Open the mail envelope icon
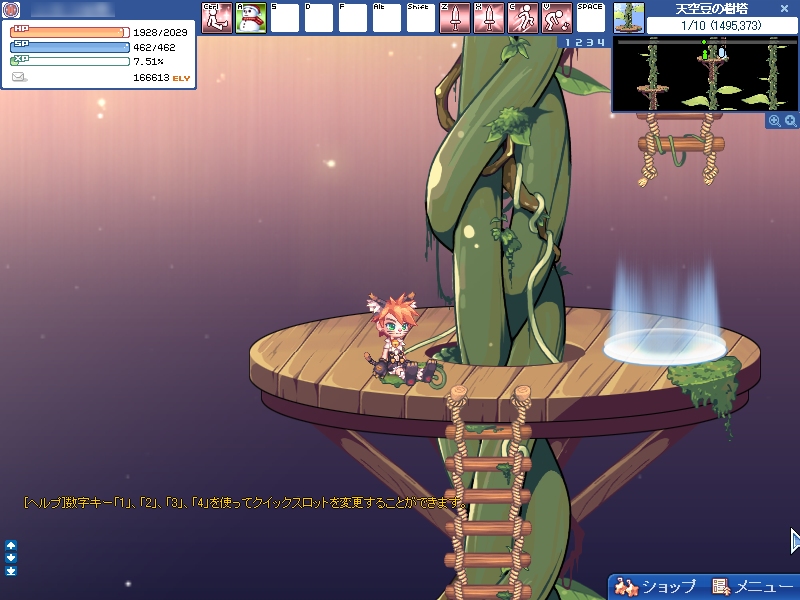 pos(19,77)
